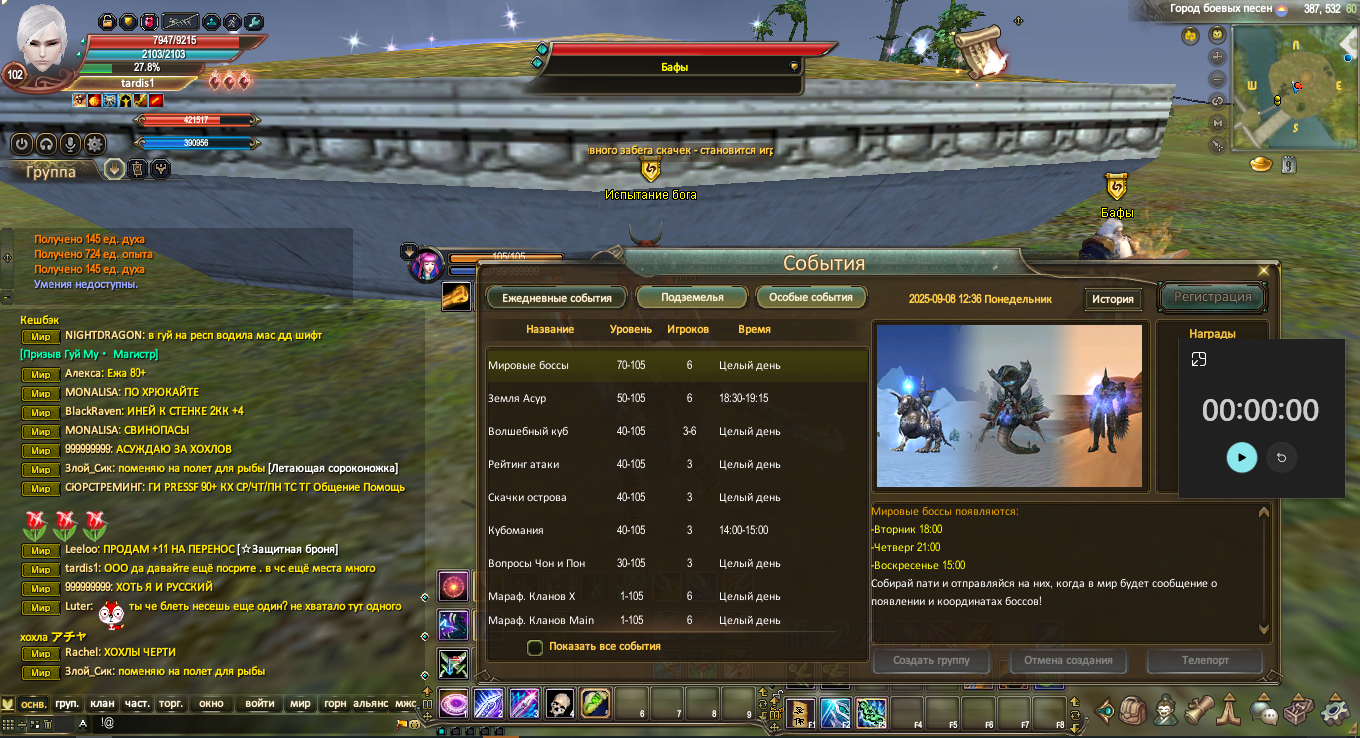The height and width of the screenshot is (738, 1360).
Task: Click the Отмена создания button
Action: click(x=1068, y=661)
